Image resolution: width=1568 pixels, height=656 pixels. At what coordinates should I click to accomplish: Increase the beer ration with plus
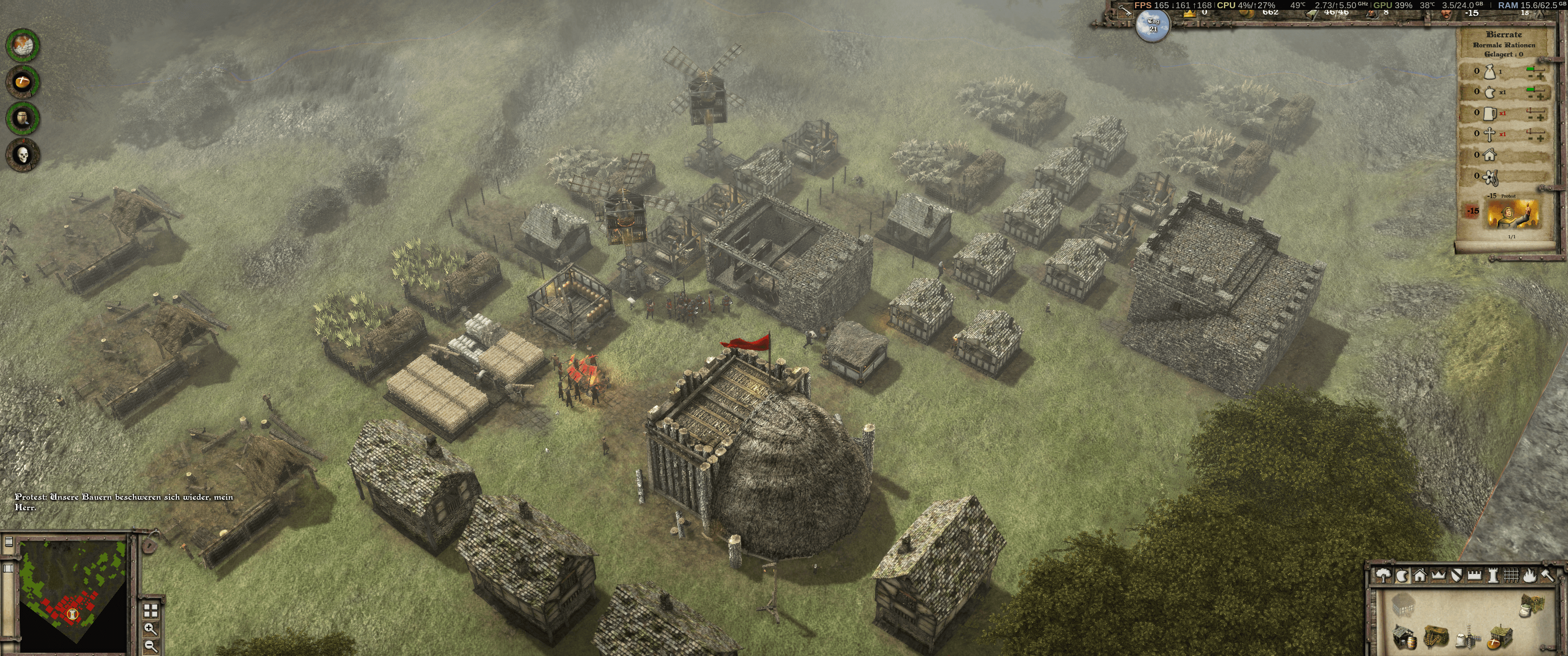(x=1540, y=118)
